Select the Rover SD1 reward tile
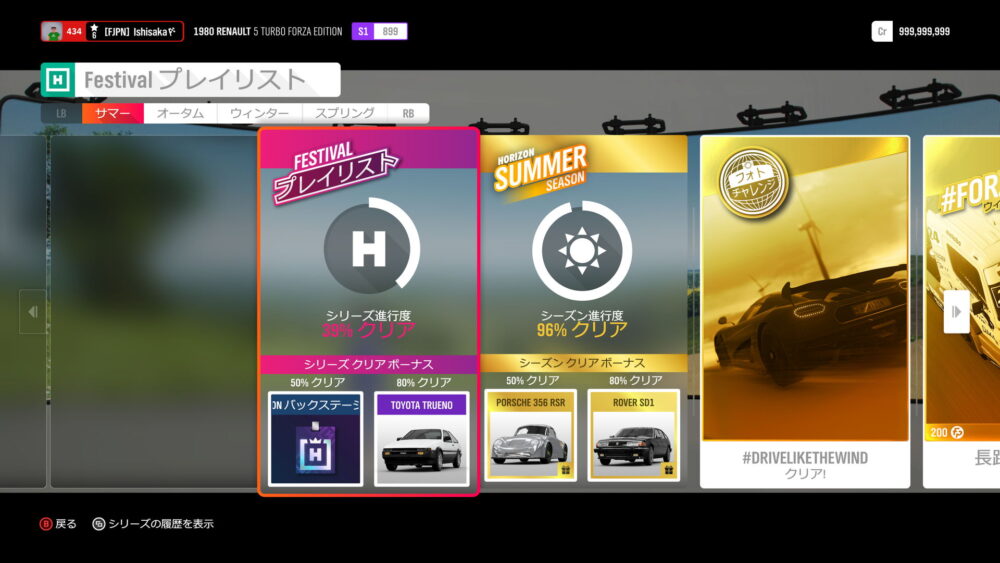 pos(634,435)
